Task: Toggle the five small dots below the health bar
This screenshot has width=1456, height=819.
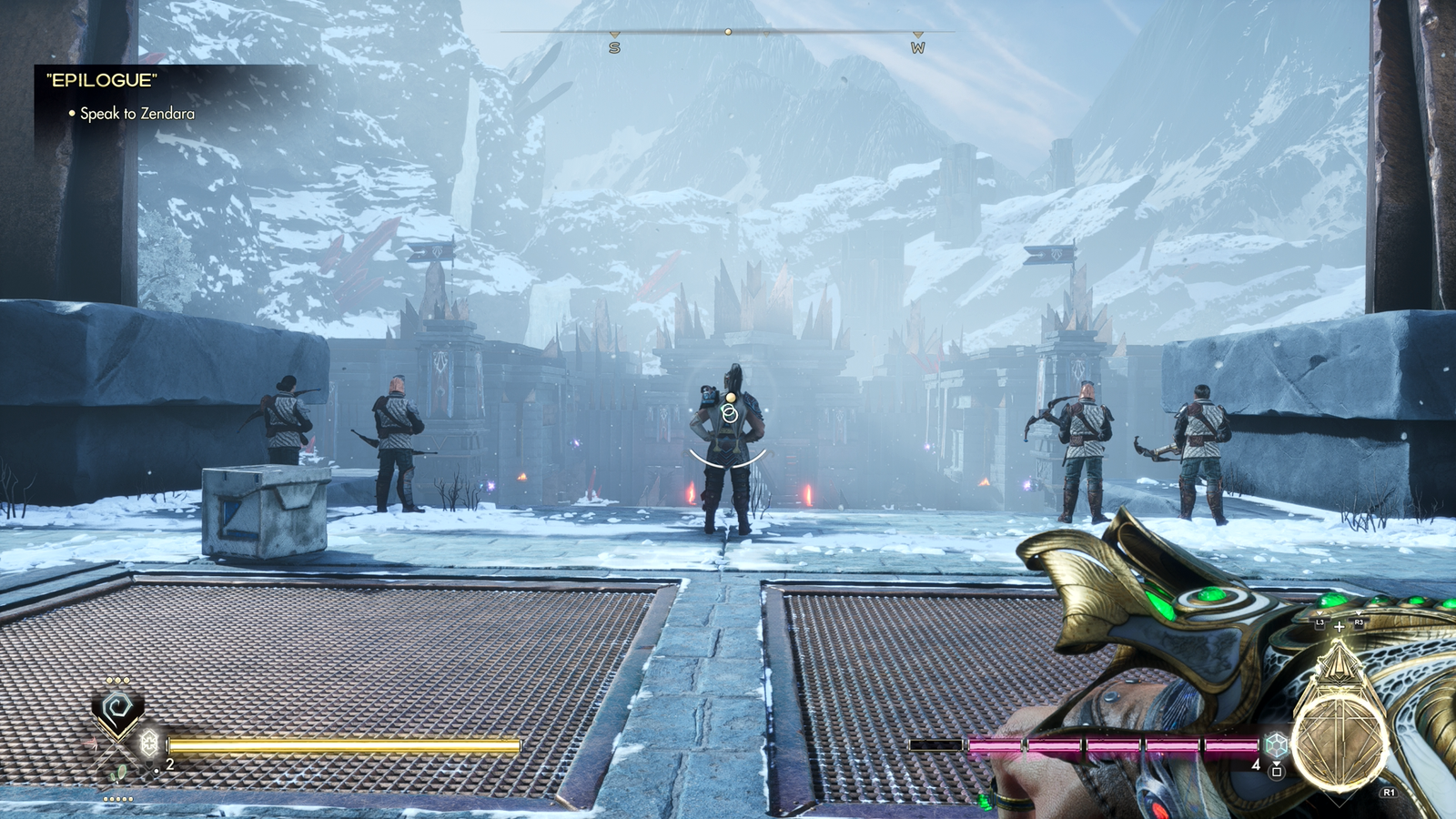Action: point(117,799)
